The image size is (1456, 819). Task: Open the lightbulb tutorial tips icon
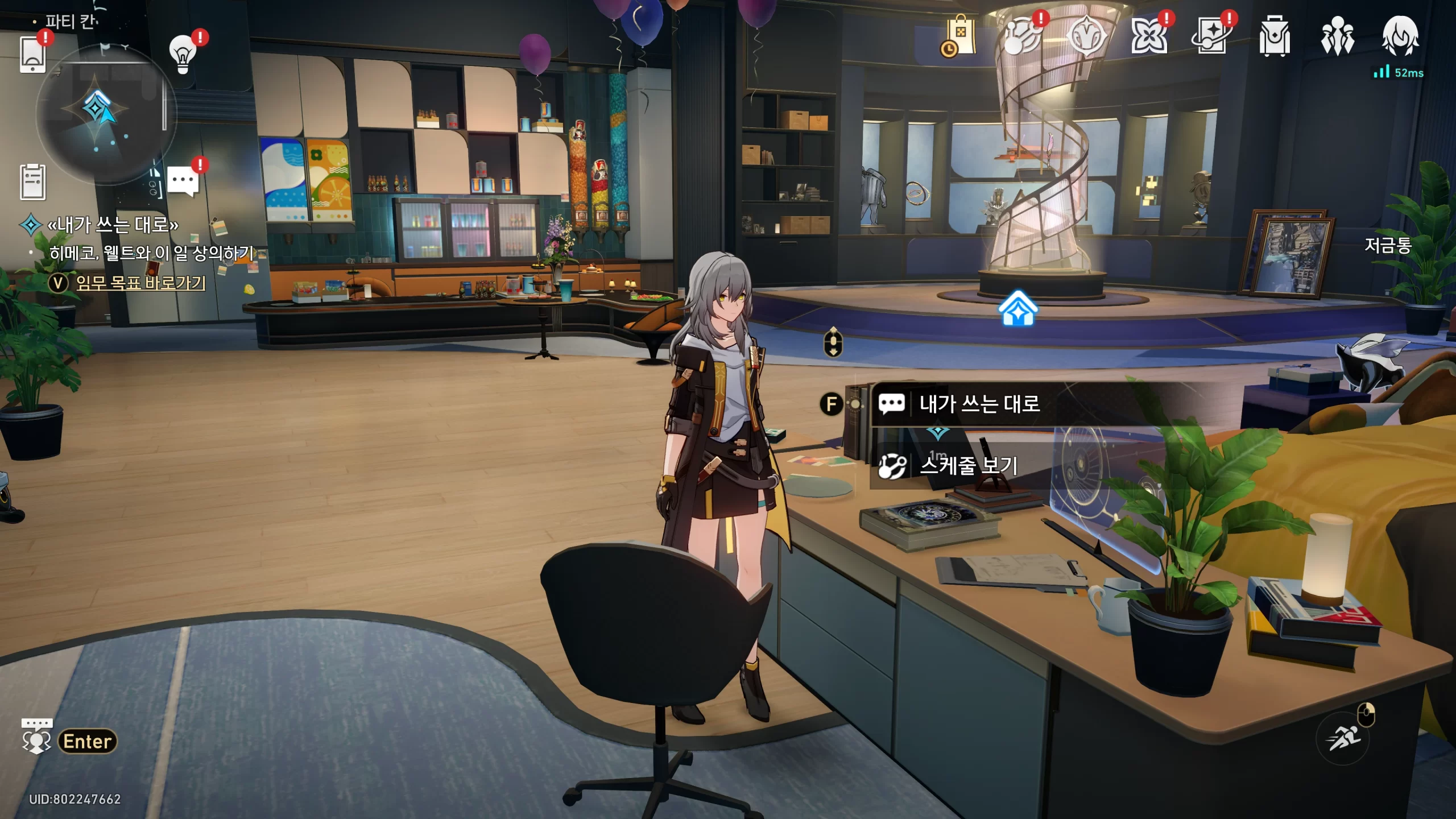click(183, 54)
